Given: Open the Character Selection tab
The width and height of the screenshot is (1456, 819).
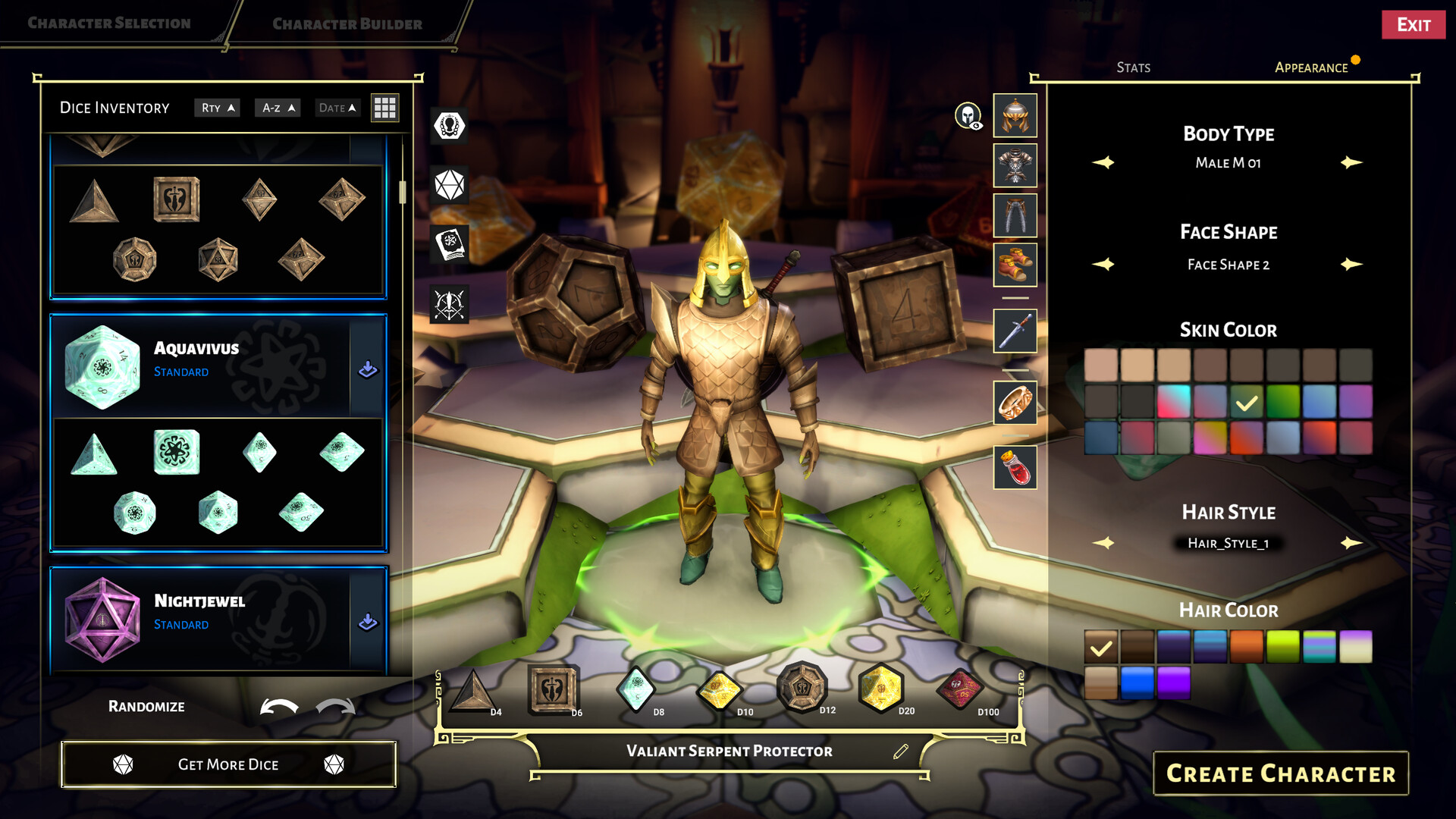Looking at the screenshot, I should [109, 24].
